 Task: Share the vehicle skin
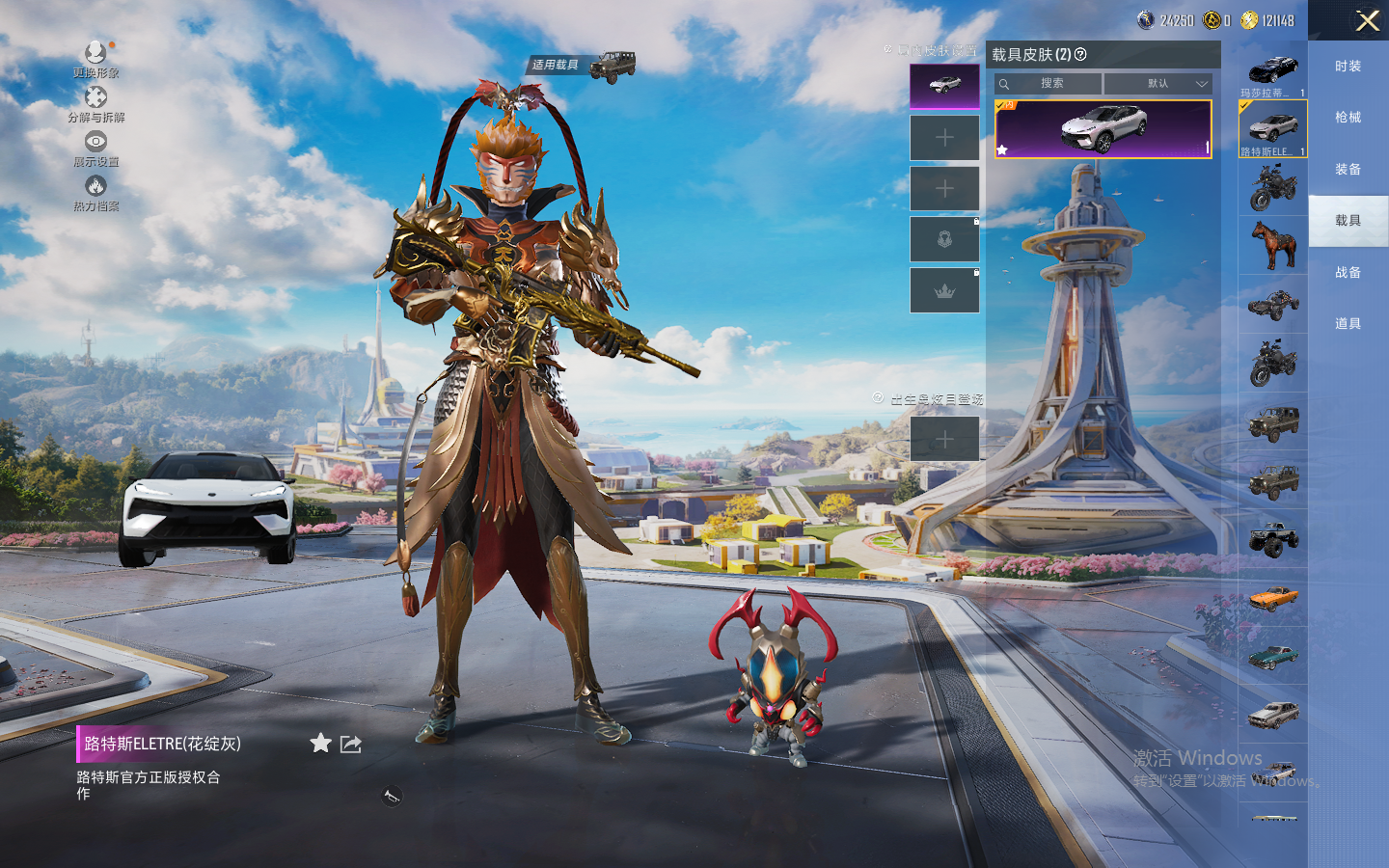click(x=351, y=744)
